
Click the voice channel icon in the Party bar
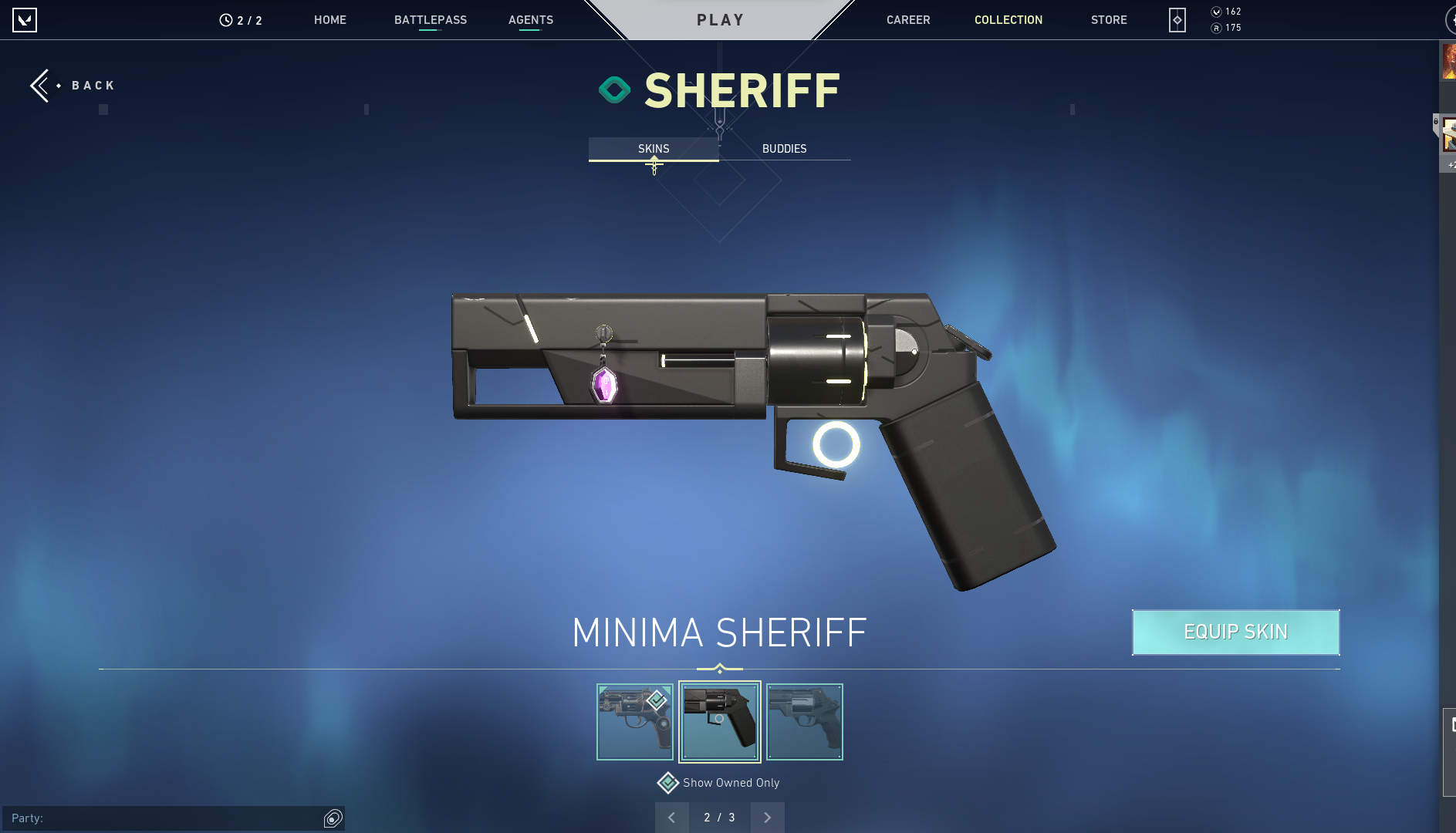(333, 818)
